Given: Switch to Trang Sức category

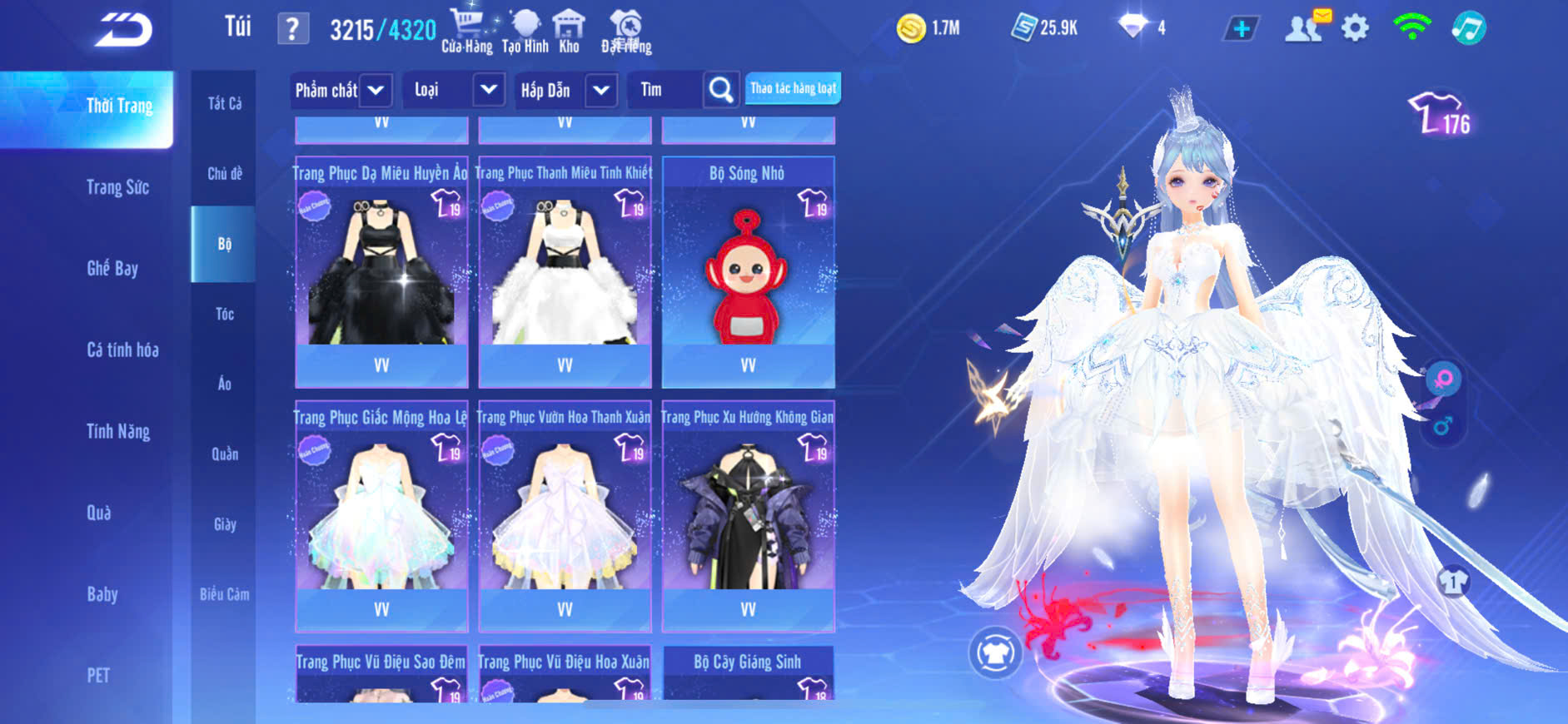Looking at the screenshot, I should click(x=117, y=187).
